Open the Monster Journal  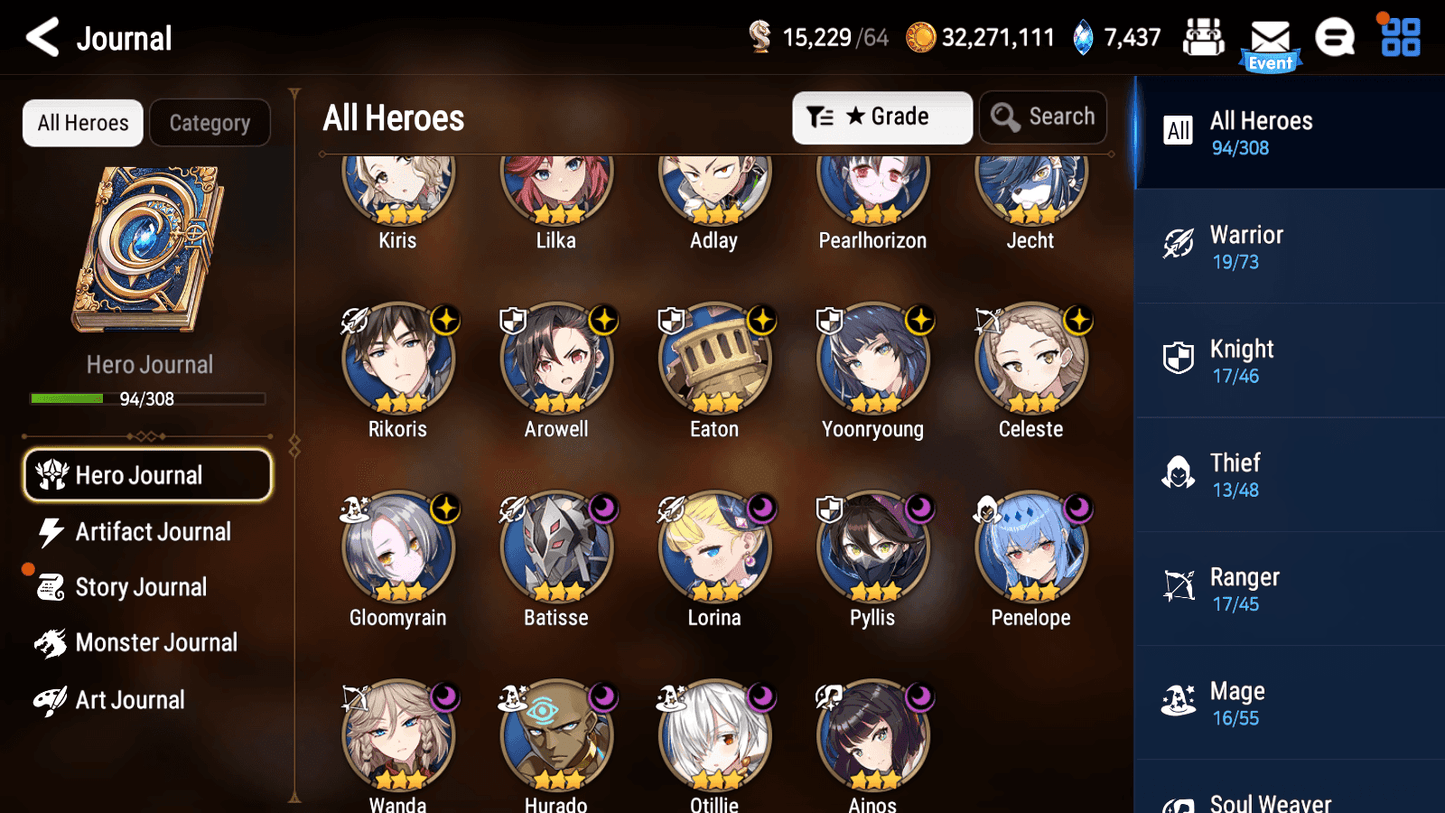coord(157,643)
